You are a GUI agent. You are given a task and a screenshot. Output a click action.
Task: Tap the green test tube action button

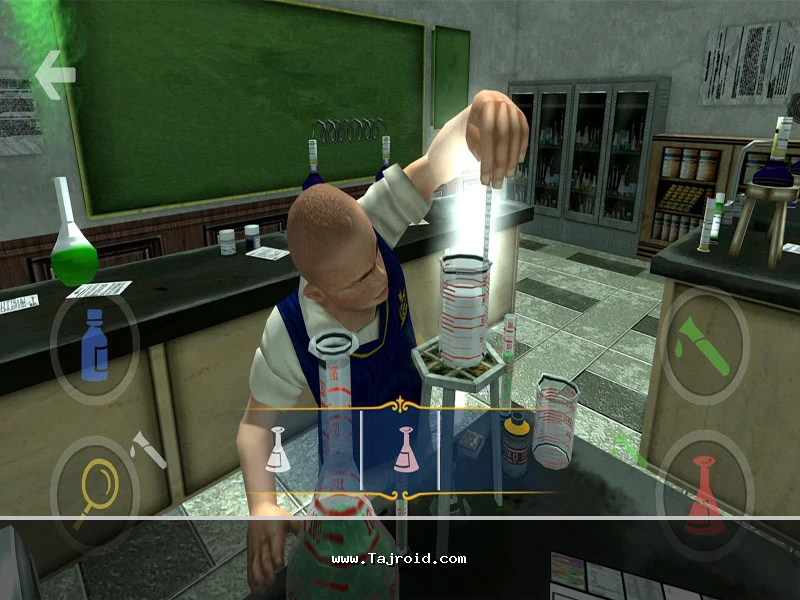pos(704,346)
